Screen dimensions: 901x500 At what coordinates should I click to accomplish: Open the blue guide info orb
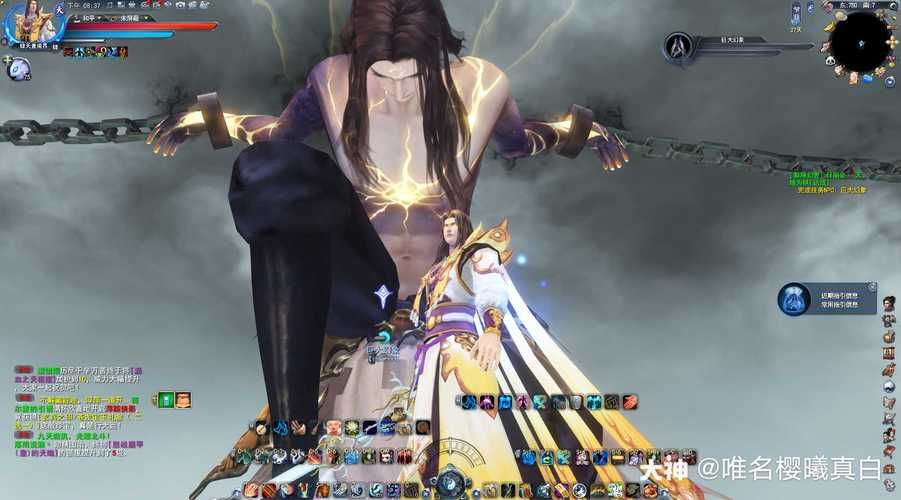click(x=794, y=300)
